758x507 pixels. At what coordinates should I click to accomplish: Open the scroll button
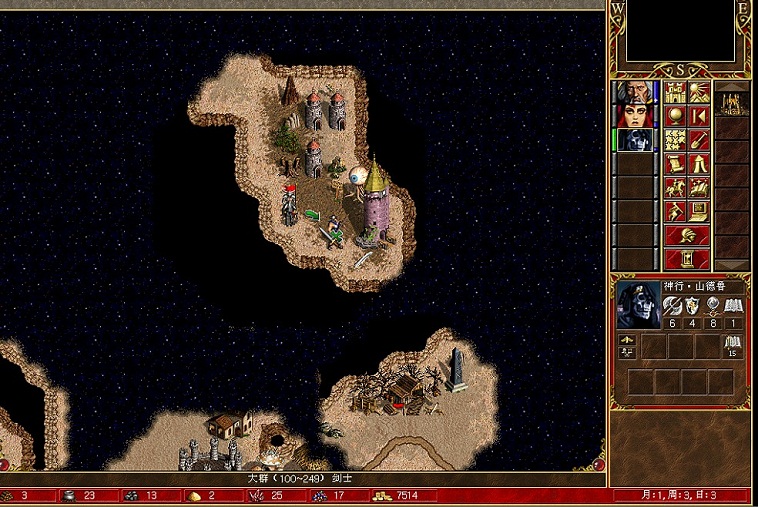click(x=675, y=164)
